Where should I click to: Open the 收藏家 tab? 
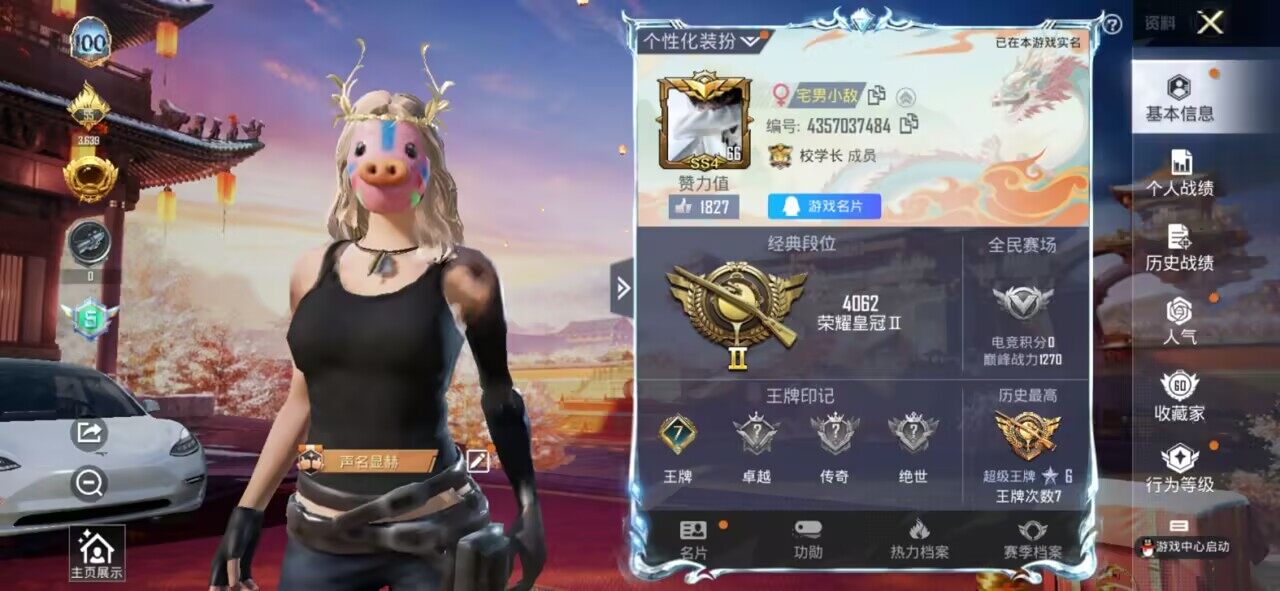pyautogui.click(x=1180, y=396)
